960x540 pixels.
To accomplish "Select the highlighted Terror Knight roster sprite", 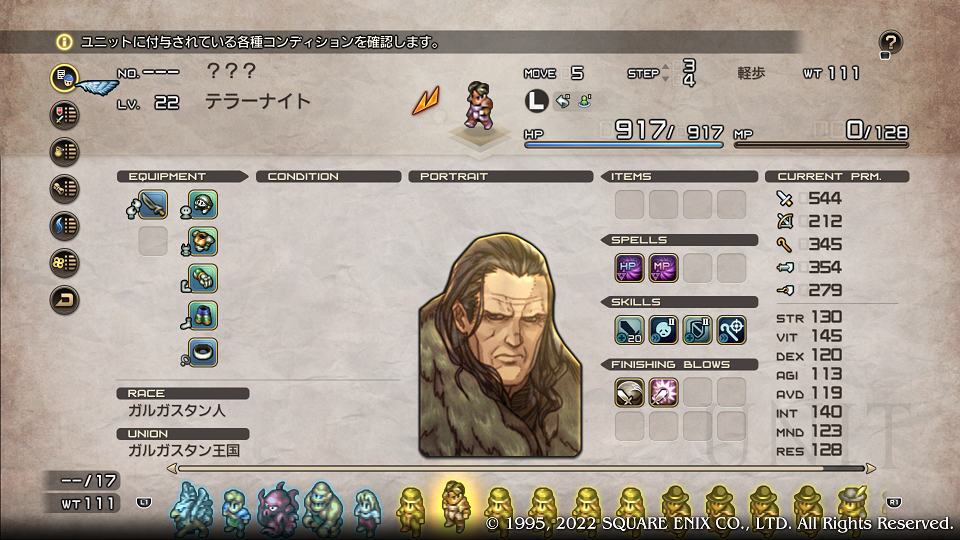I will pos(455,502).
